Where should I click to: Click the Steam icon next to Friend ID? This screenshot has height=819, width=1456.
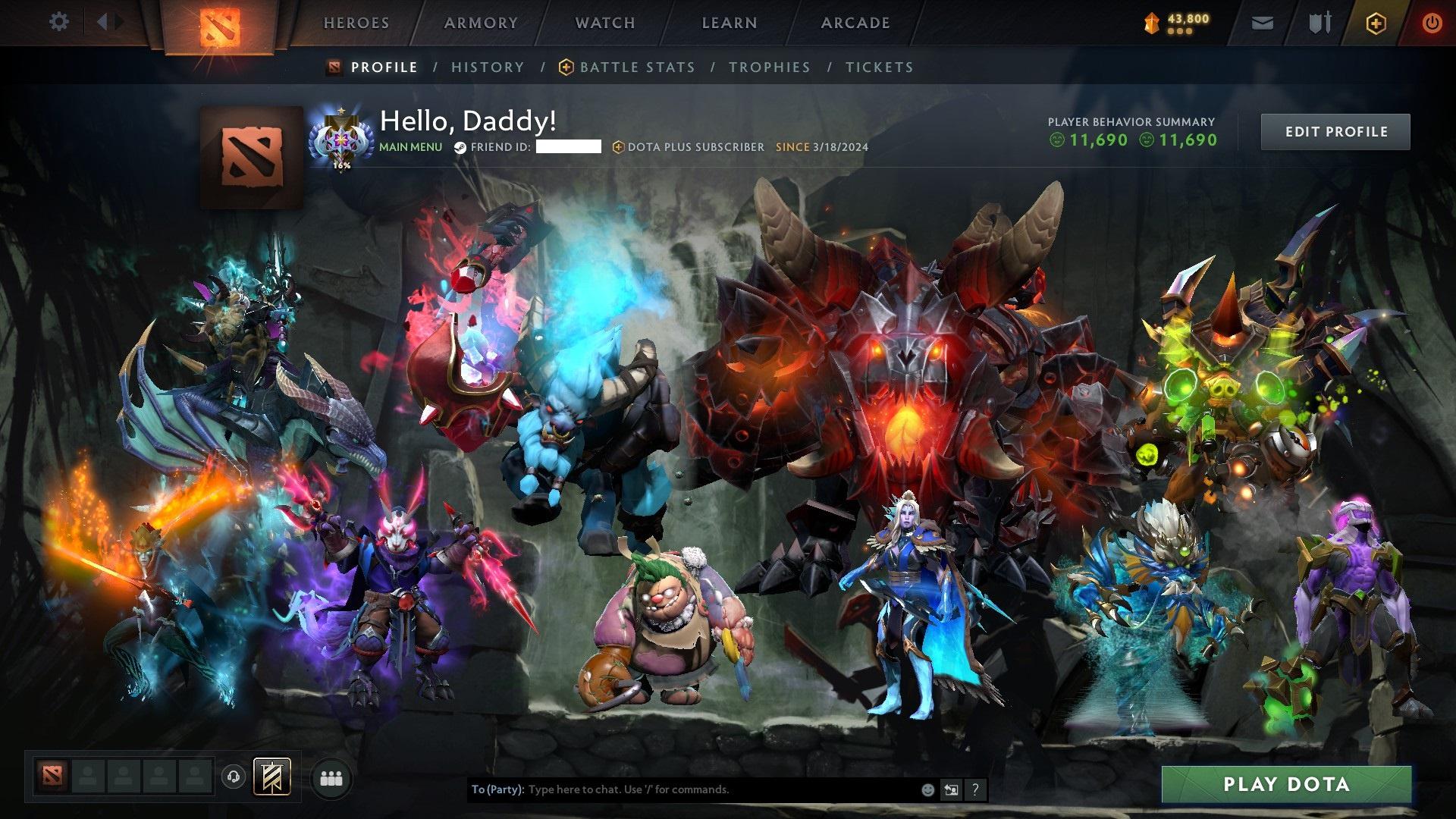tap(459, 147)
